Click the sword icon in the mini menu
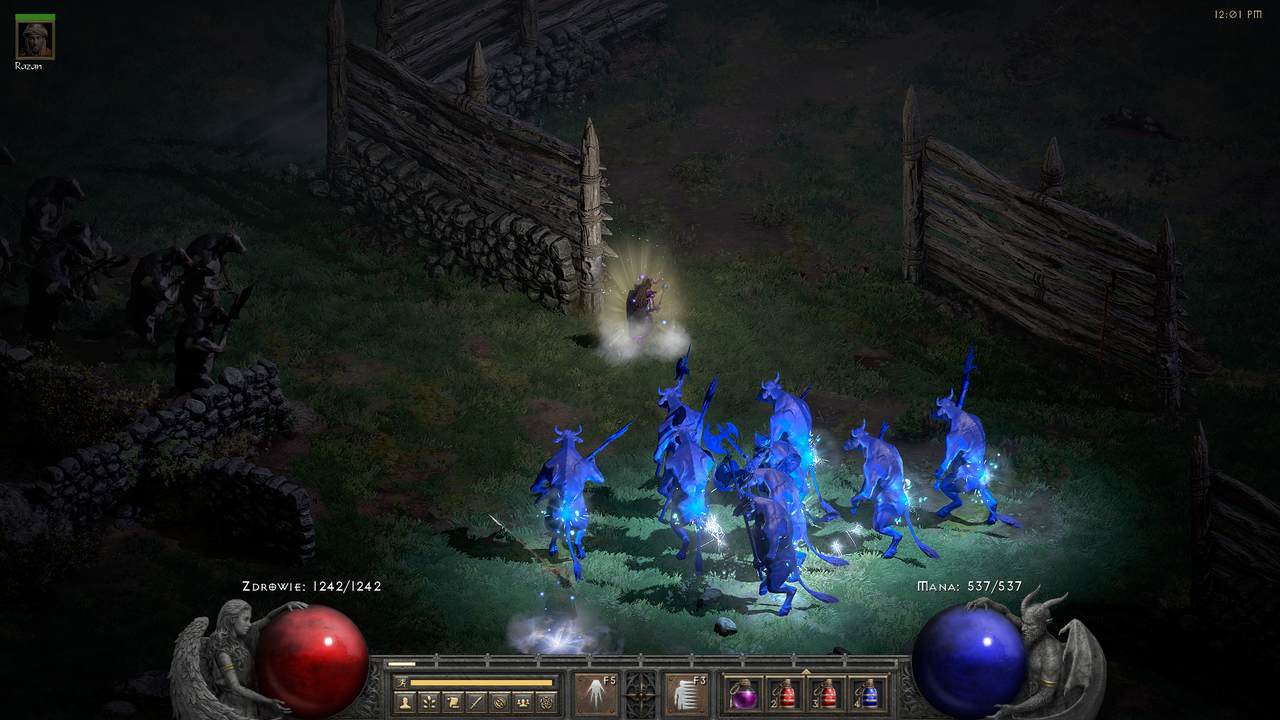Image resolution: width=1280 pixels, height=720 pixels. (x=475, y=702)
